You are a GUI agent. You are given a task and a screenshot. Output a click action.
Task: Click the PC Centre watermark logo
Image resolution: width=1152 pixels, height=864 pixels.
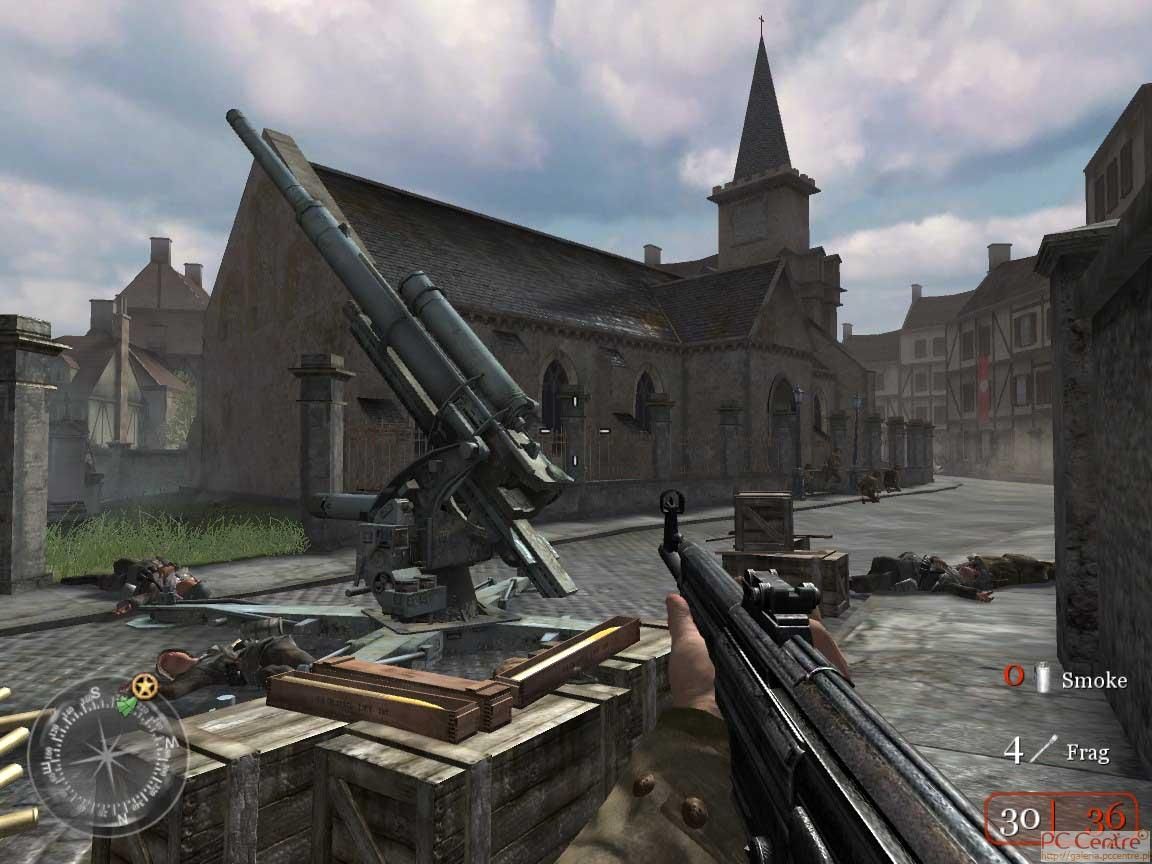click(x=1095, y=845)
